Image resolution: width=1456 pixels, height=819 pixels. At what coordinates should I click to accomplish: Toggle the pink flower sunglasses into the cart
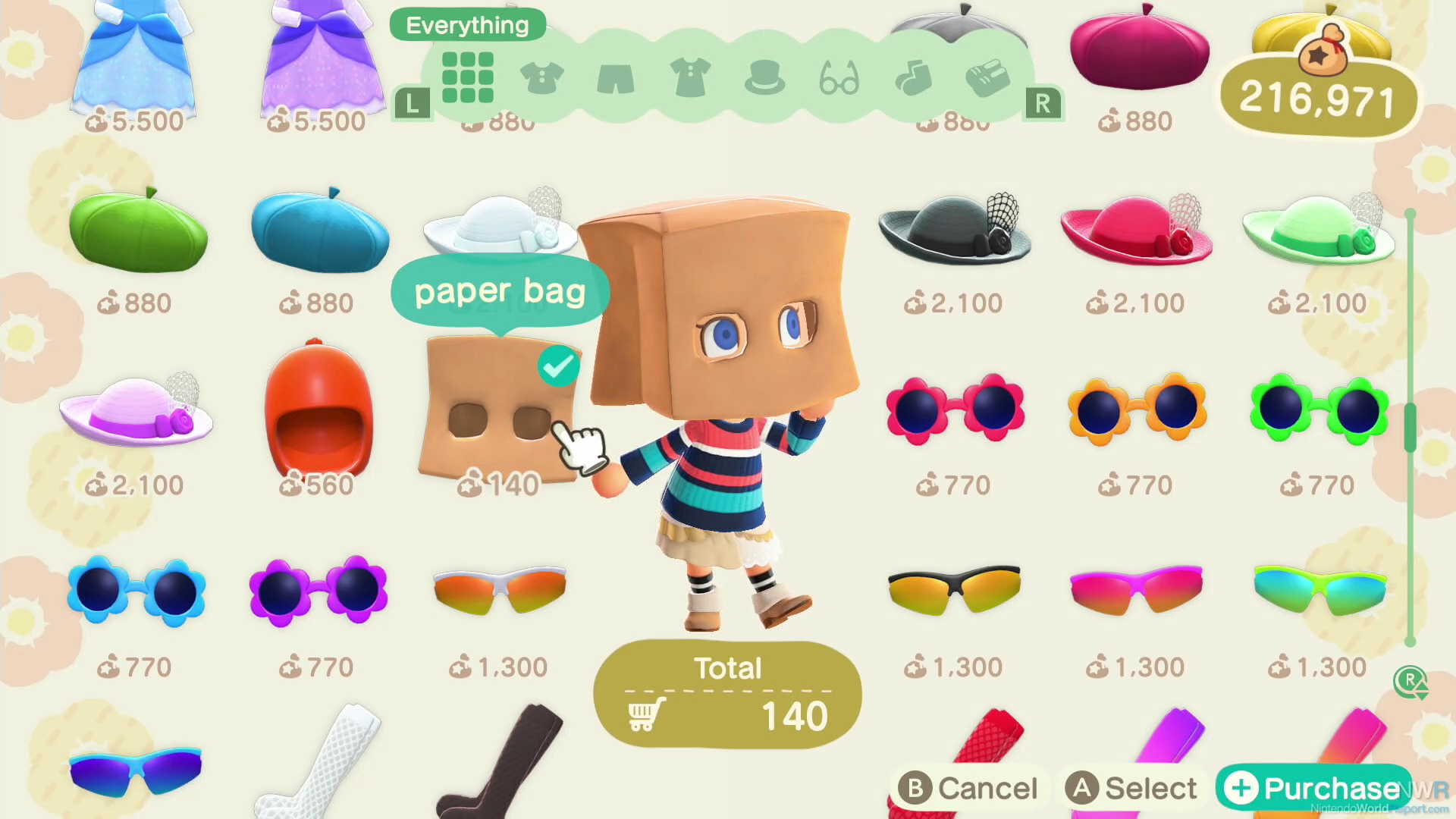(x=954, y=409)
